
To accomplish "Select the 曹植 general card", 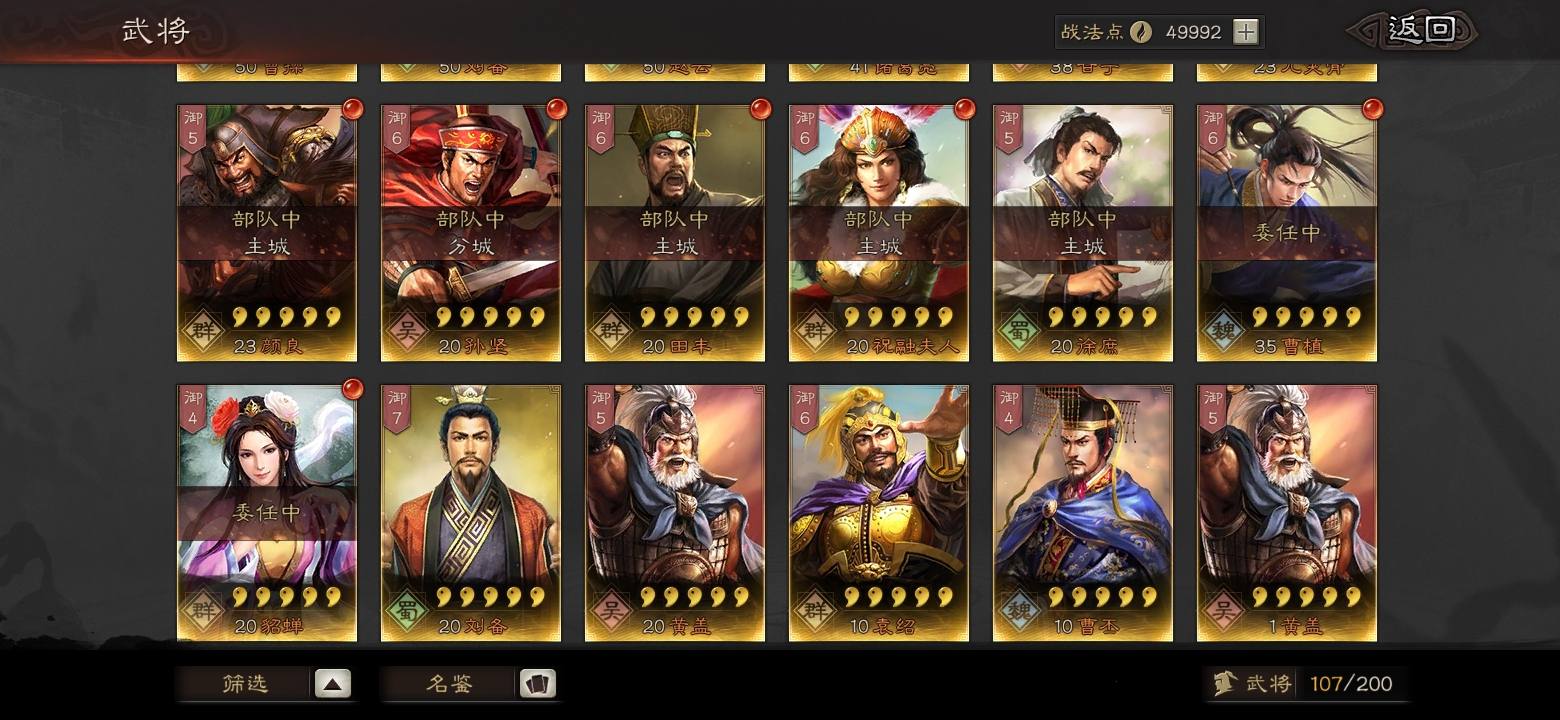I will click(1287, 233).
